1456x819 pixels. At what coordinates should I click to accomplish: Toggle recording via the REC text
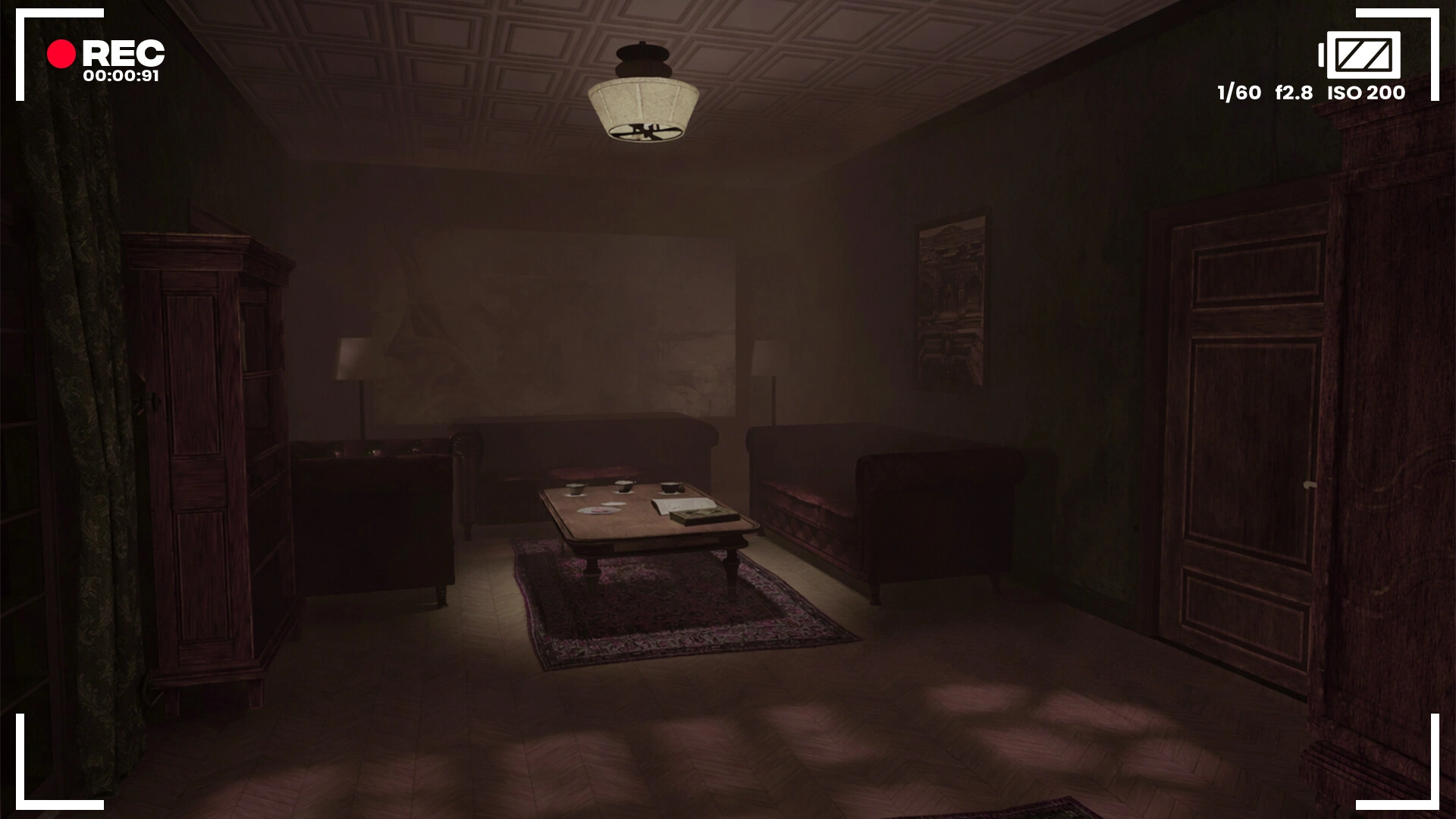(123, 52)
